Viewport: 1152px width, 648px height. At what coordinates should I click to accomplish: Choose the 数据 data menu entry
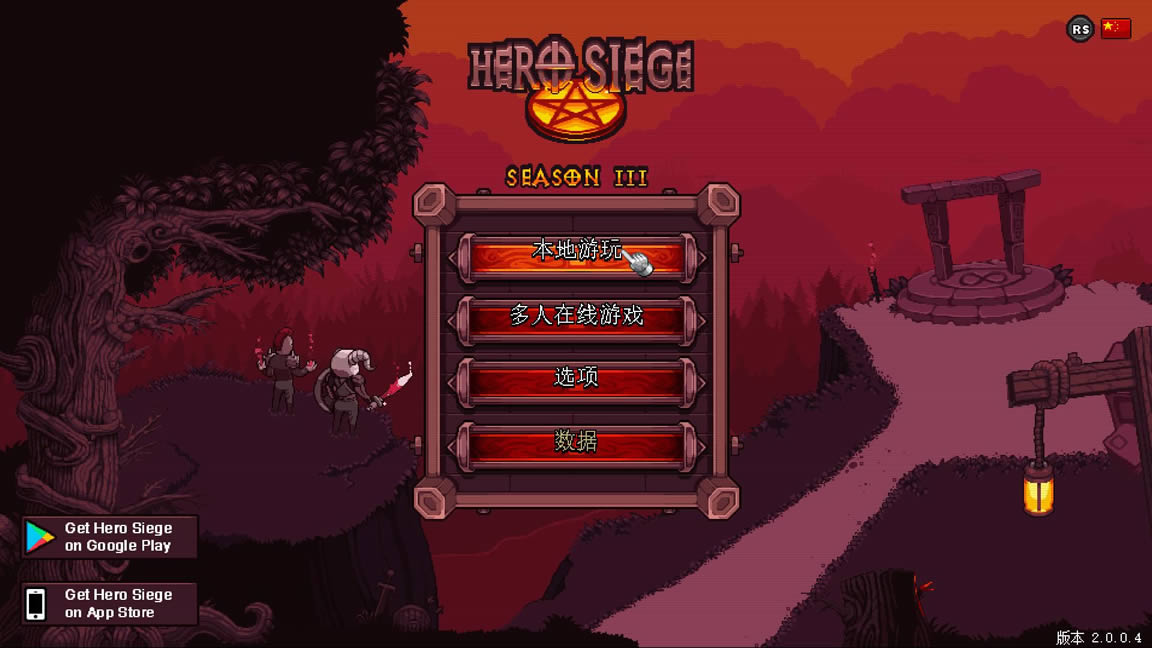(x=576, y=443)
